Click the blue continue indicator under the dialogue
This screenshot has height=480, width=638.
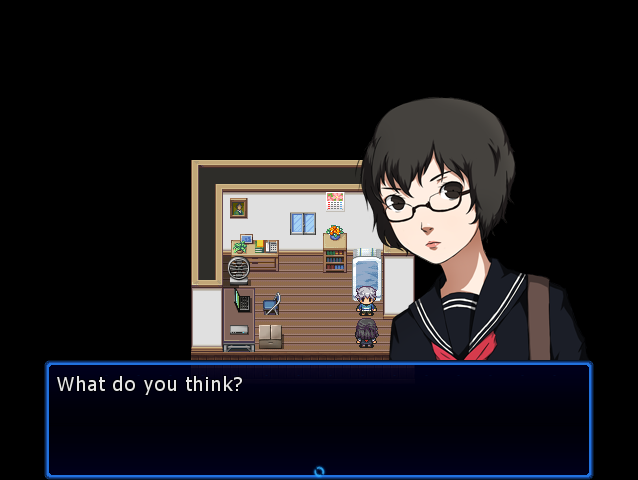pos(319,471)
